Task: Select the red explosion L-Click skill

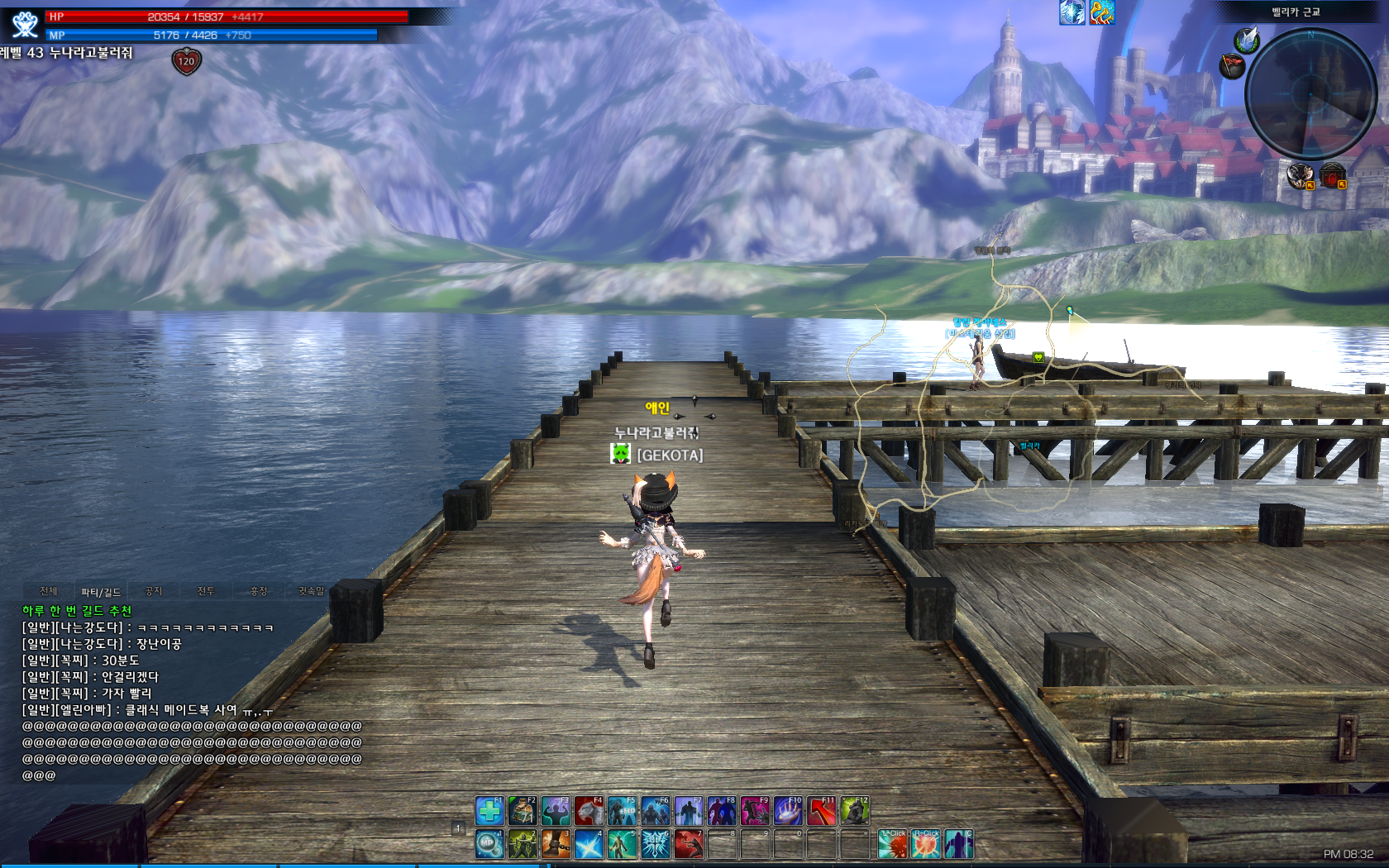Action: (x=892, y=844)
